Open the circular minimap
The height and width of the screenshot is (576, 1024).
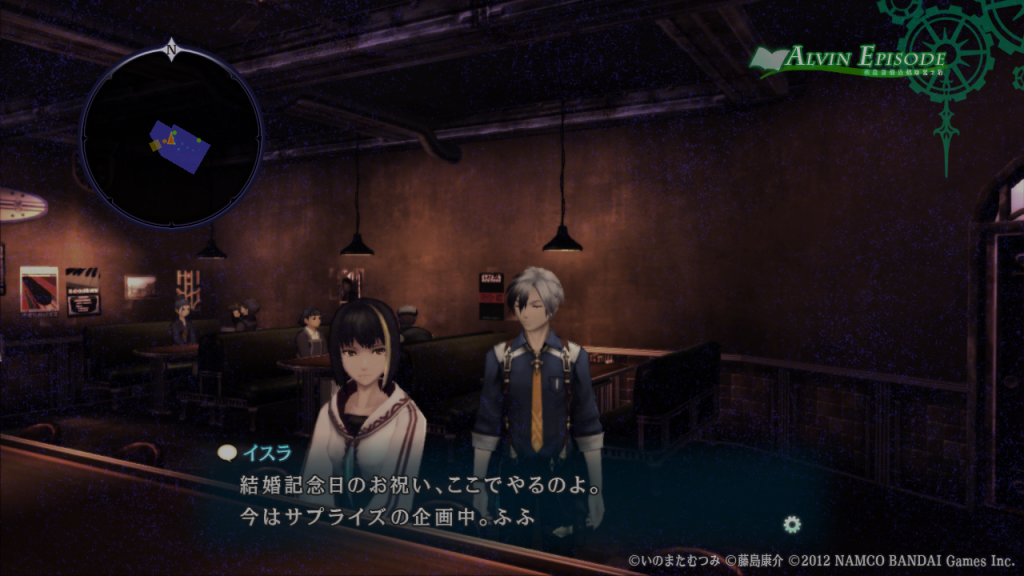(171, 140)
